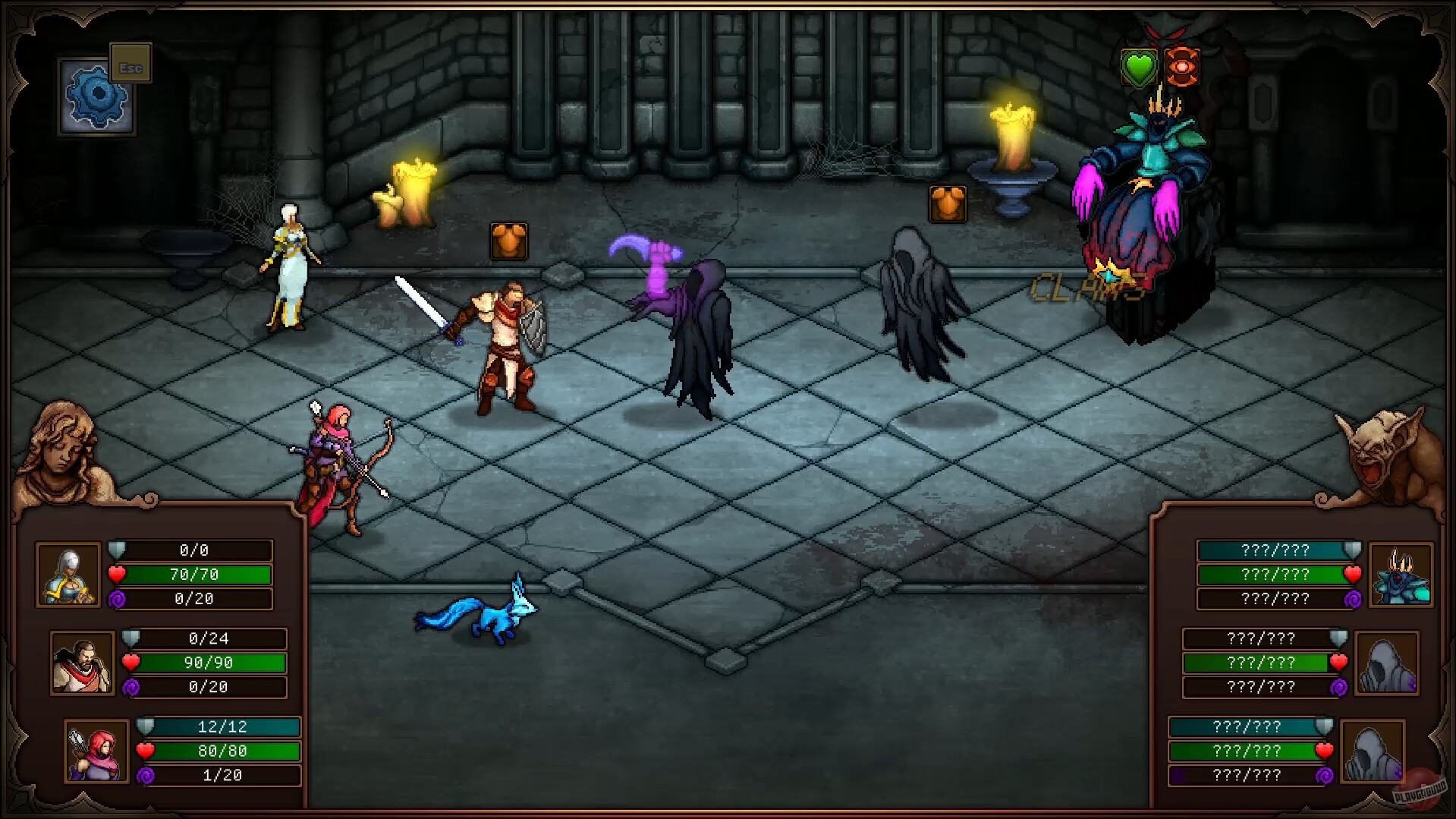Click the boss's ???/??? health bar
This screenshot has width=1456, height=819.
(x=1272, y=575)
